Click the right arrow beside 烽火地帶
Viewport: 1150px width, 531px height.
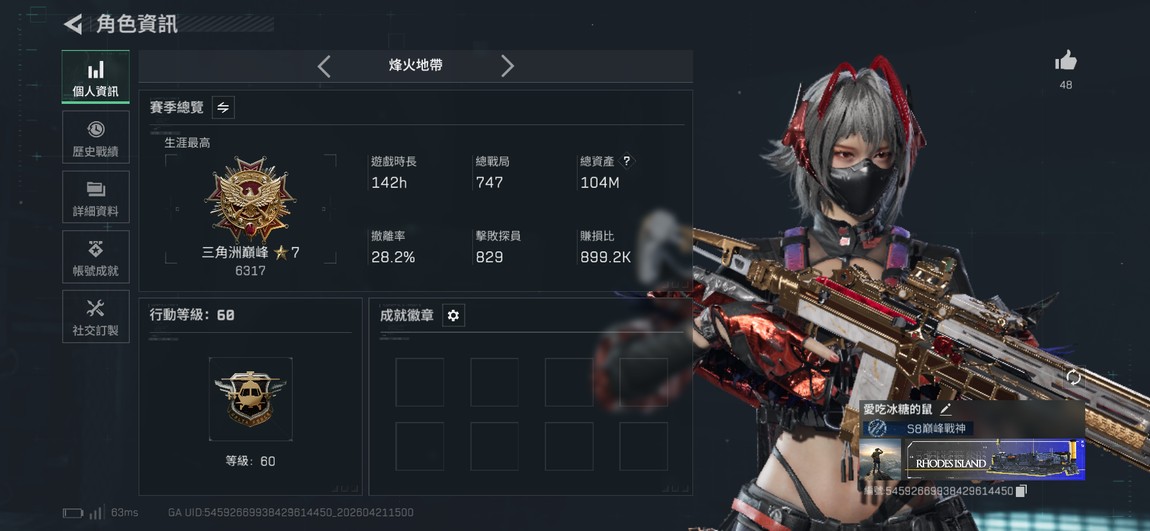click(507, 66)
